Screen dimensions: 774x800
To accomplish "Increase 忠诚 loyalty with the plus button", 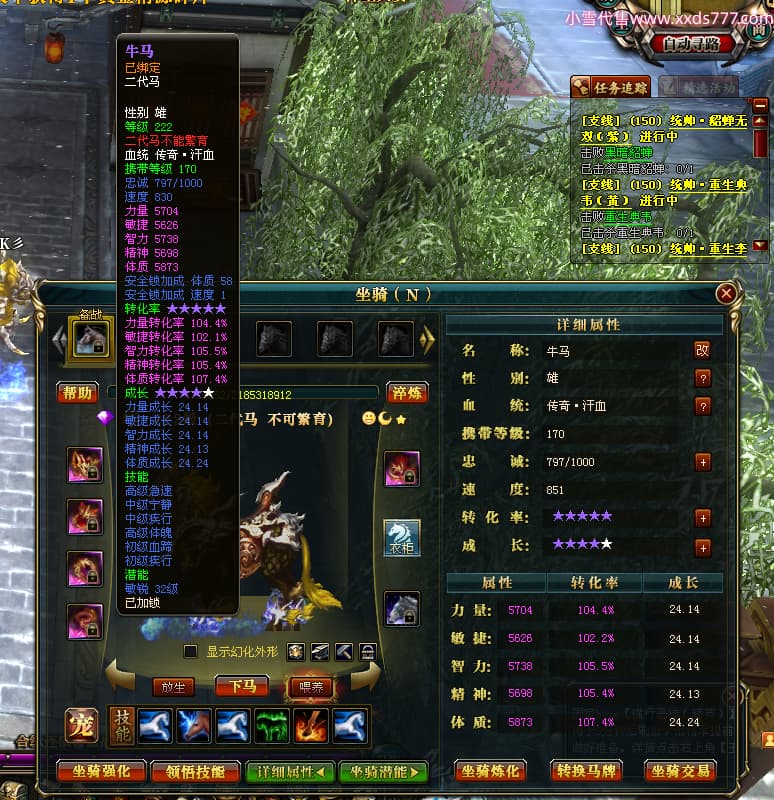I will 703,462.
